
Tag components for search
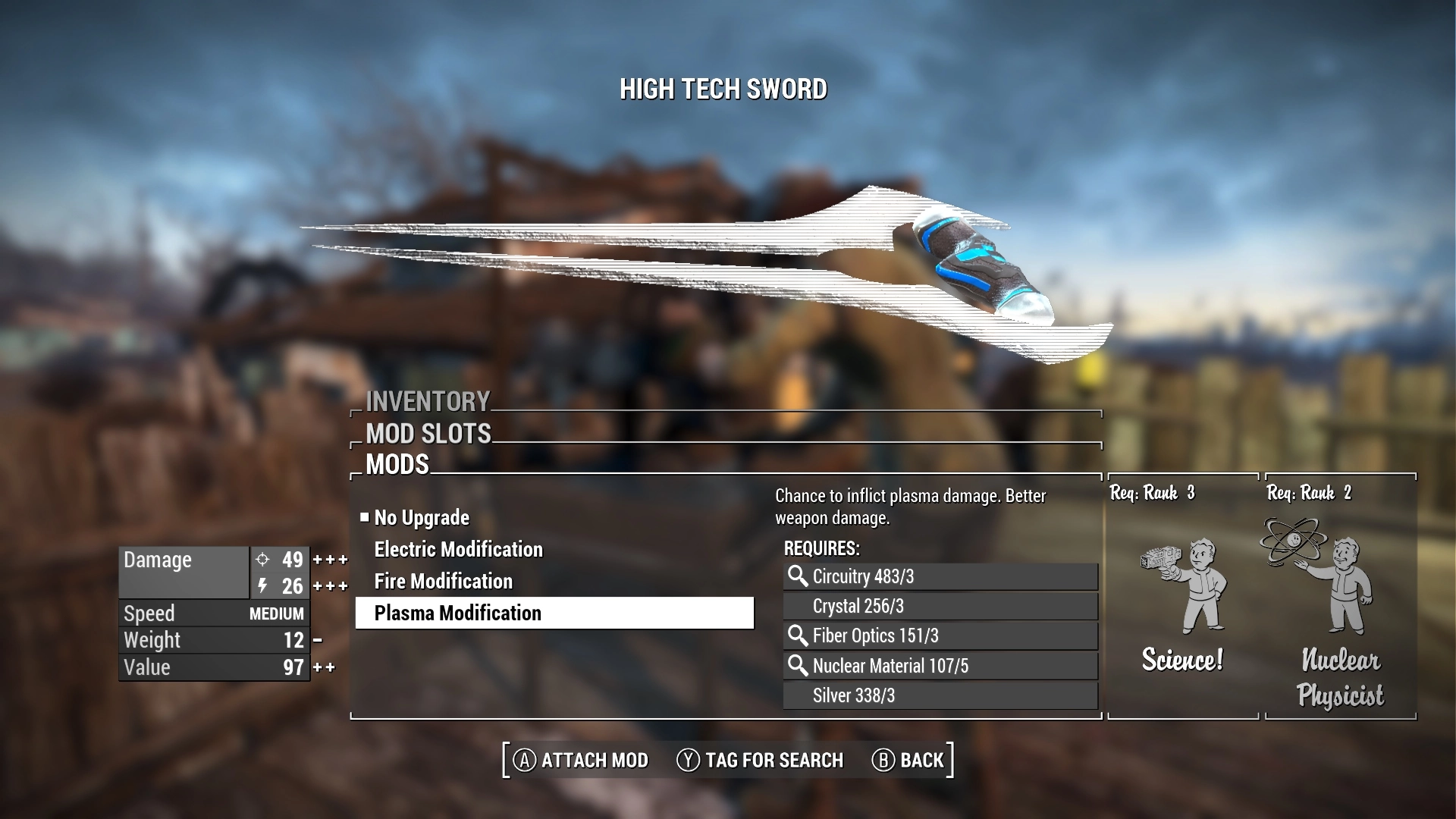click(x=760, y=760)
